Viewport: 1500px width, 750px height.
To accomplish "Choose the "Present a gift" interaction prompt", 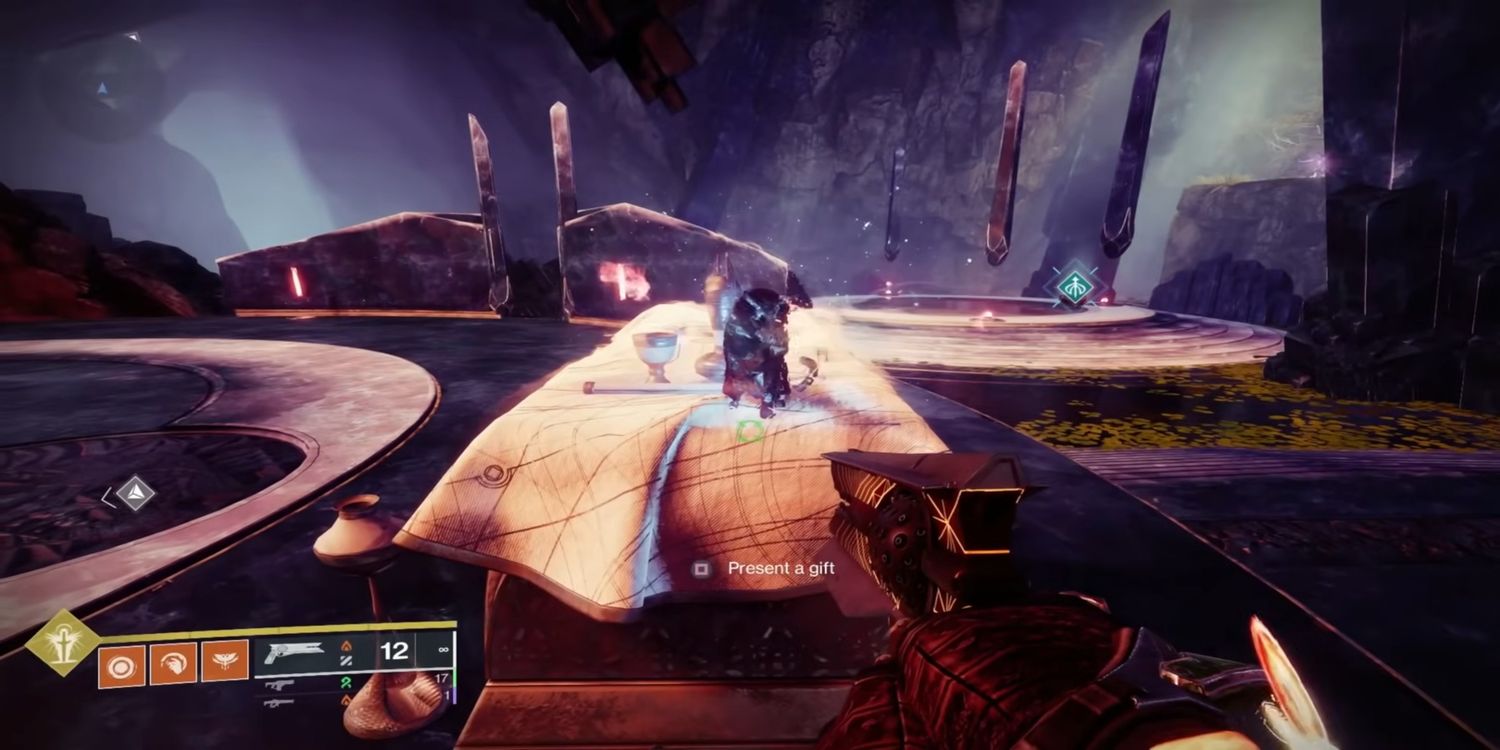I will (x=766, y=568).
